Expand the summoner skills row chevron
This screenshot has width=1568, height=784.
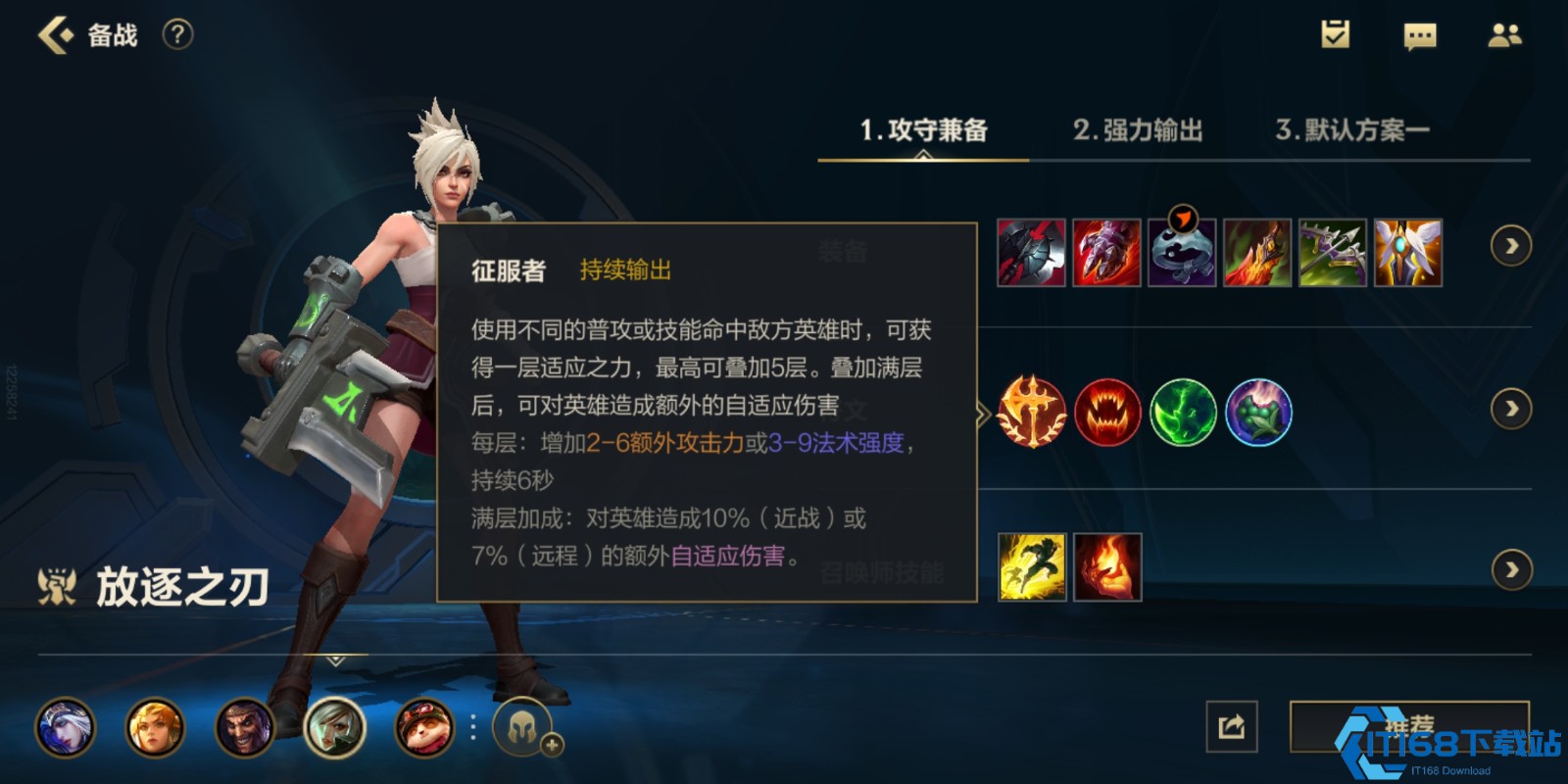1510,568
